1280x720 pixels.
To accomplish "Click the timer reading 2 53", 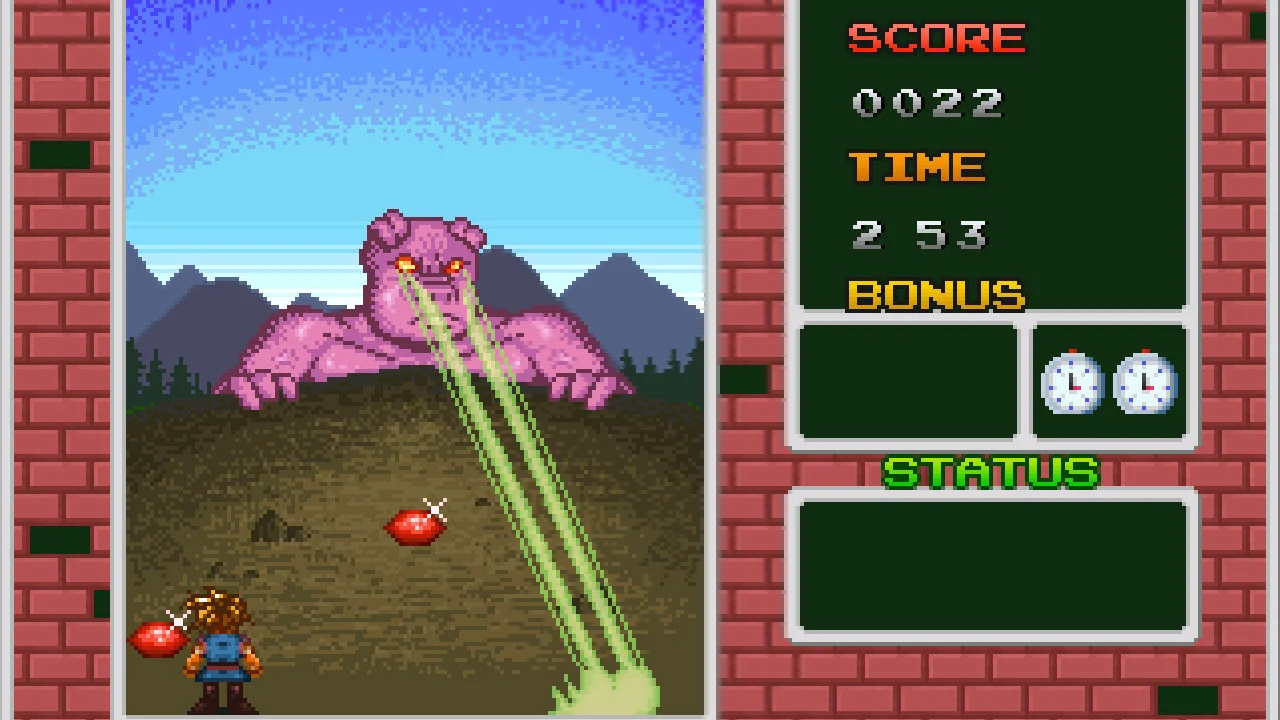I will (x=919, y=234).
